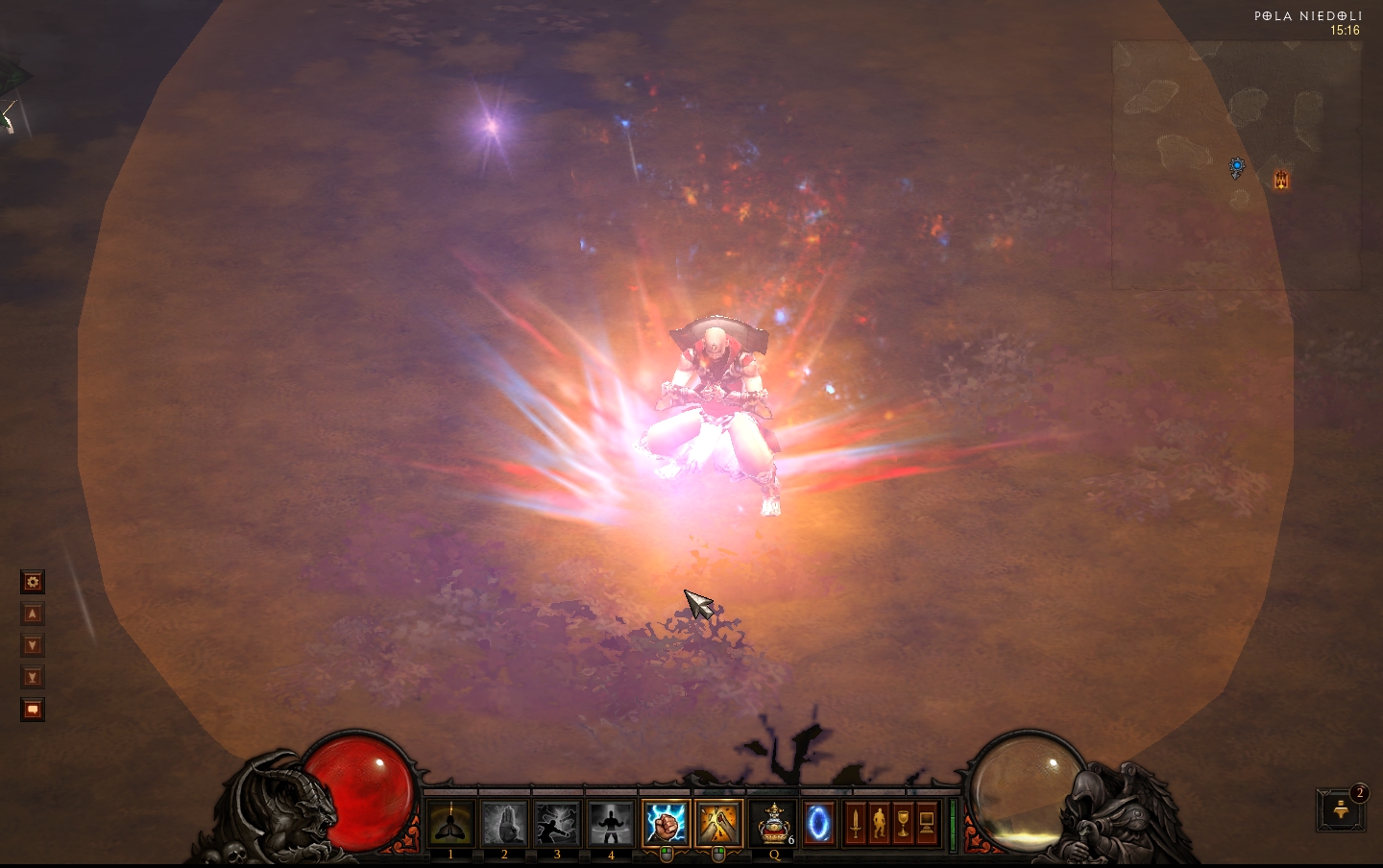Open the computer monitor game menu button
This screenshot has width=1383, height=868.
(927, 824)
